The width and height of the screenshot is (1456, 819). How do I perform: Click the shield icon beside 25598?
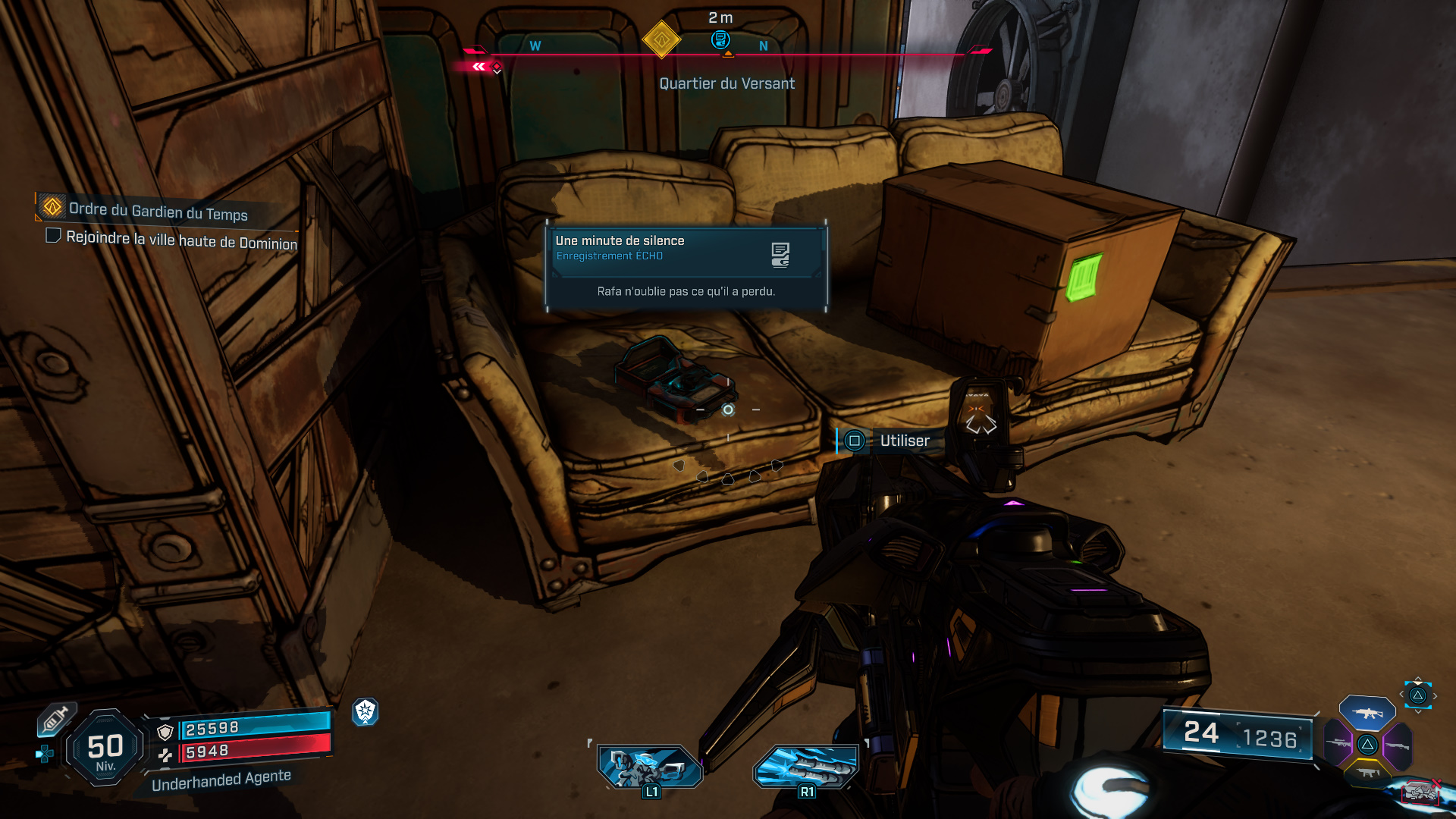(x=165, y=732)
